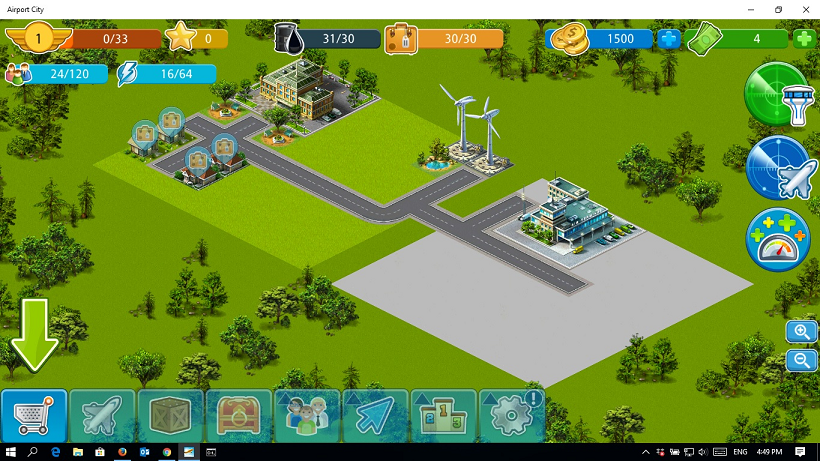Open the airplane menu in the bottom toolbar
Viewport: 820px width, 461px height.
click(102, 414)
